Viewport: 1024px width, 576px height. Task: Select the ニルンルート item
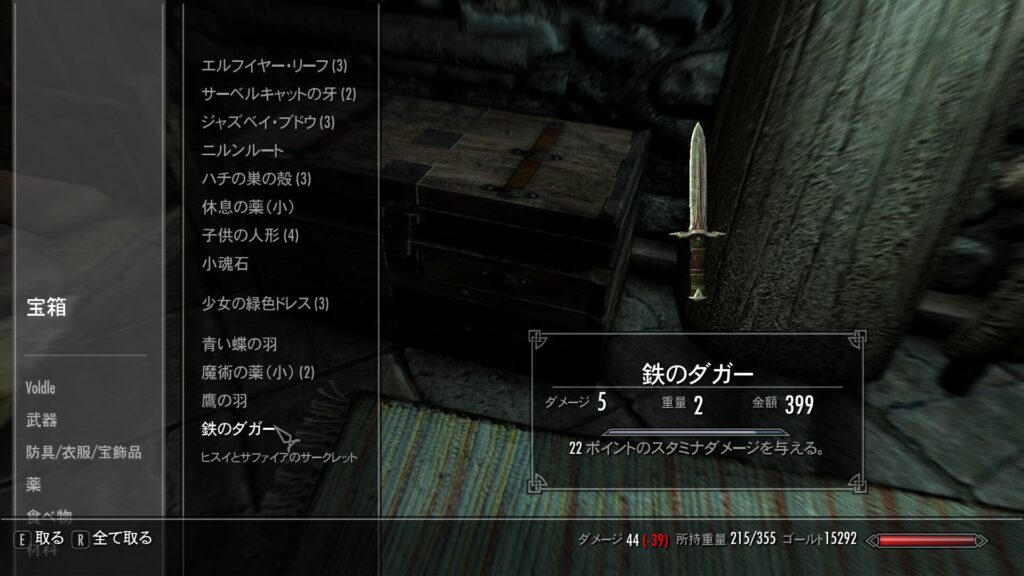[243, 150]
